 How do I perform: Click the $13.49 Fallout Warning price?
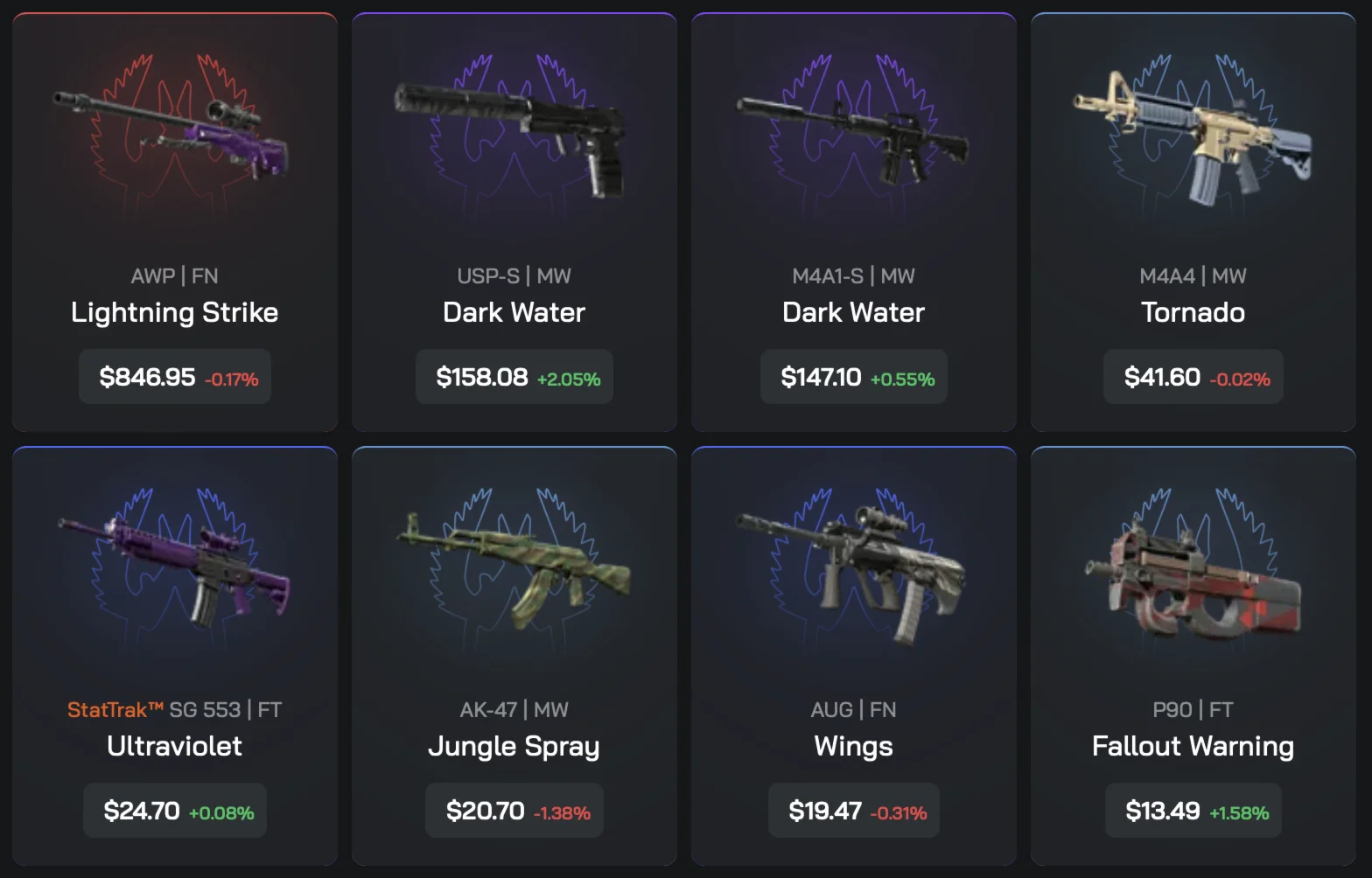point(1193,810)
